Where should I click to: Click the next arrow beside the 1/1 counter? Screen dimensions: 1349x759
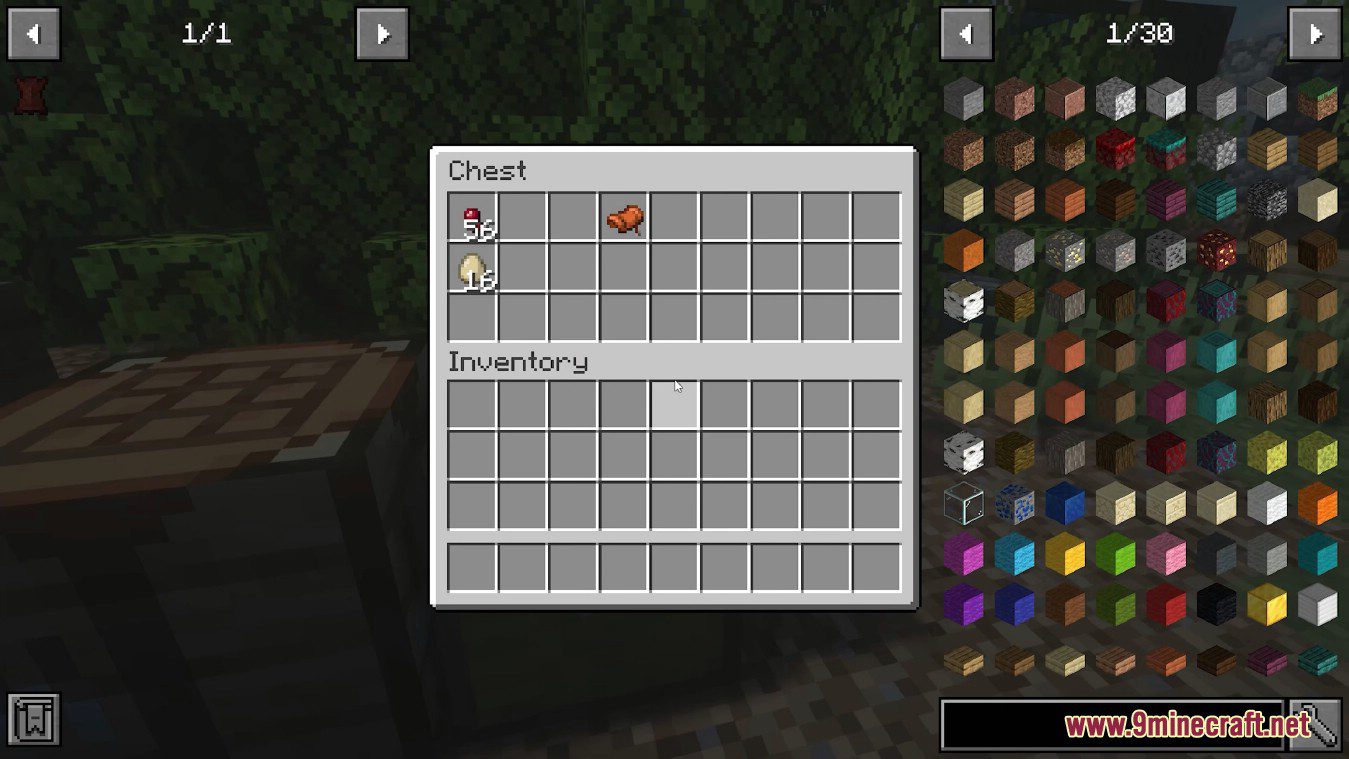tap(382, 33)
